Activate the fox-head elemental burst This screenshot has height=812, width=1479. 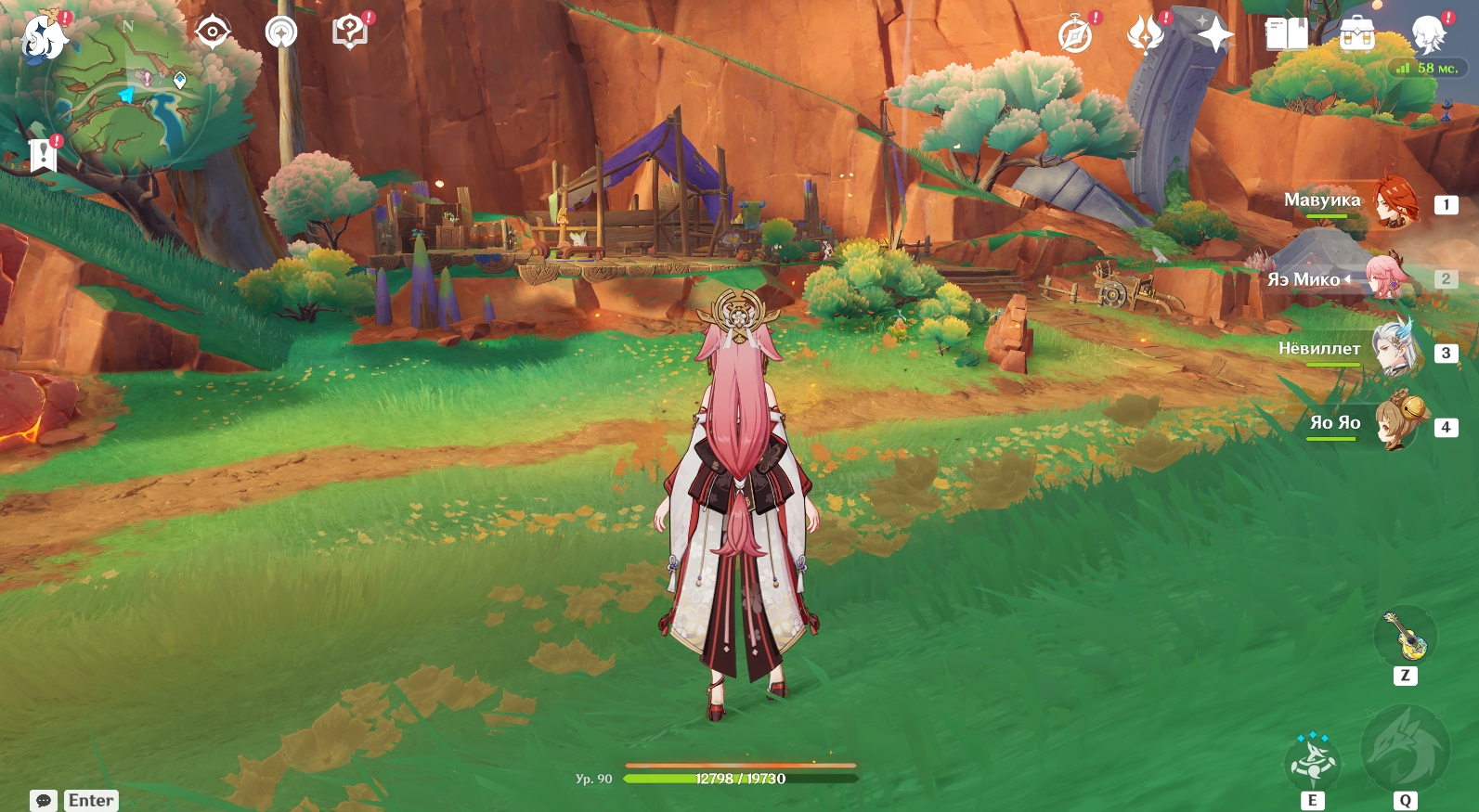click(1405, 750)
